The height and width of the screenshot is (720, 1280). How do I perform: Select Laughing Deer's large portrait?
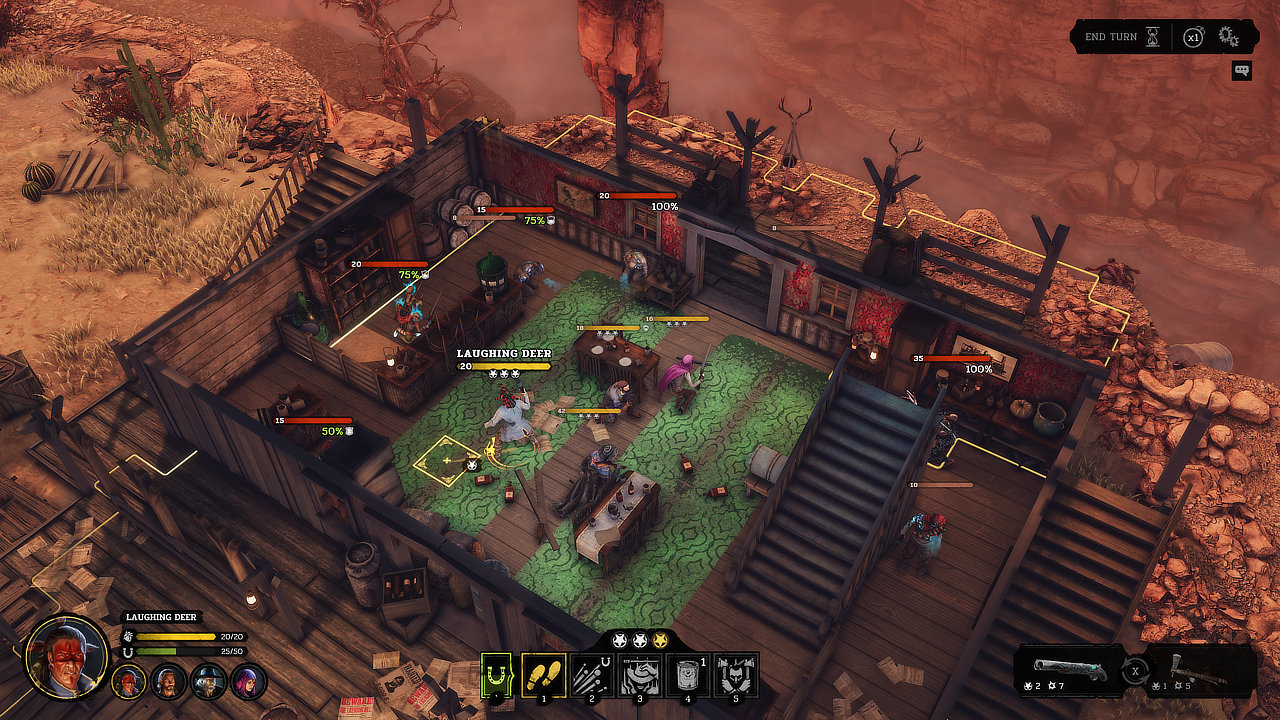point(67,656)
